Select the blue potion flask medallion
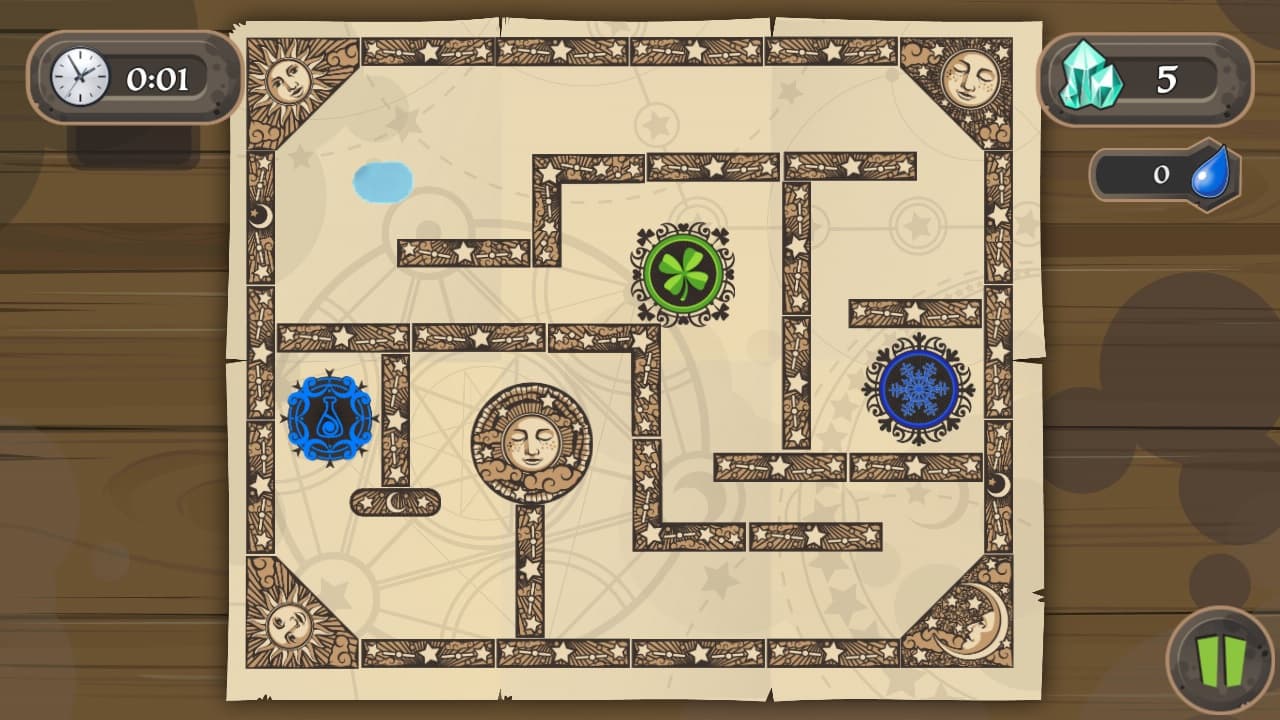The image size is (1280, 720). pyautogui.click(x=329, y=417)
